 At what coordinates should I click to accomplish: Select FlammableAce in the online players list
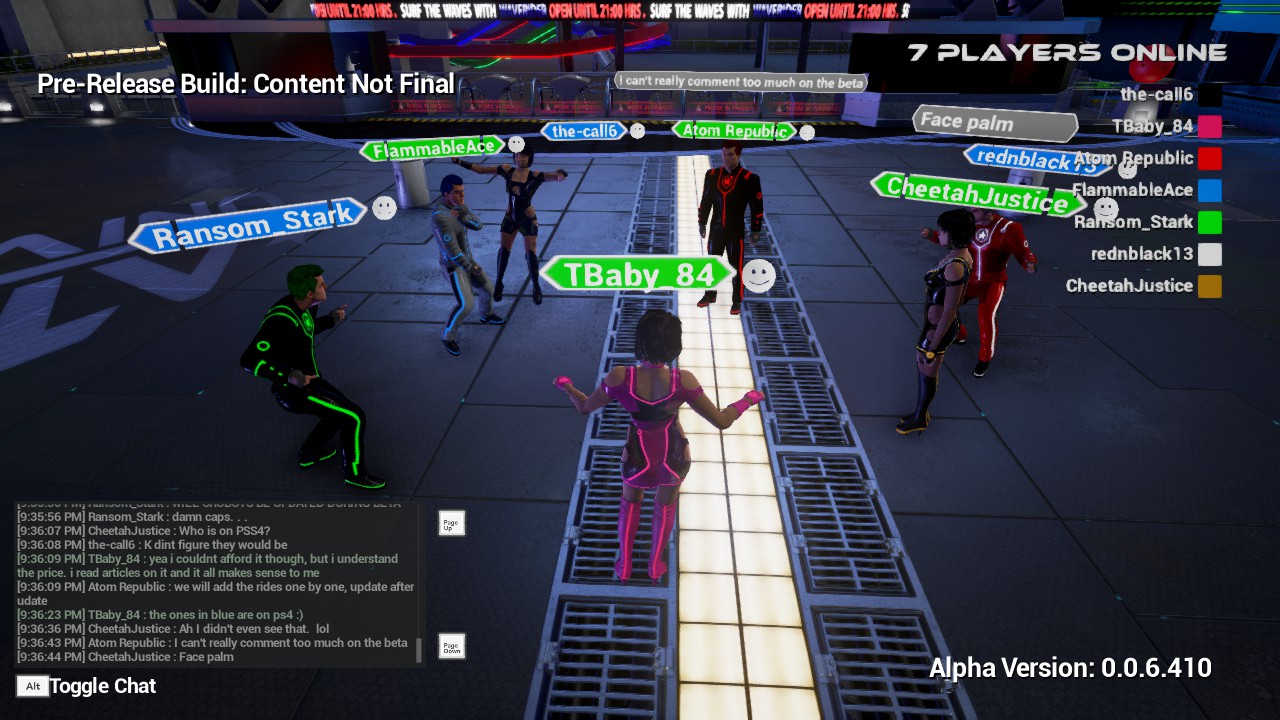pyautogui.click(x=1133, y=190)
